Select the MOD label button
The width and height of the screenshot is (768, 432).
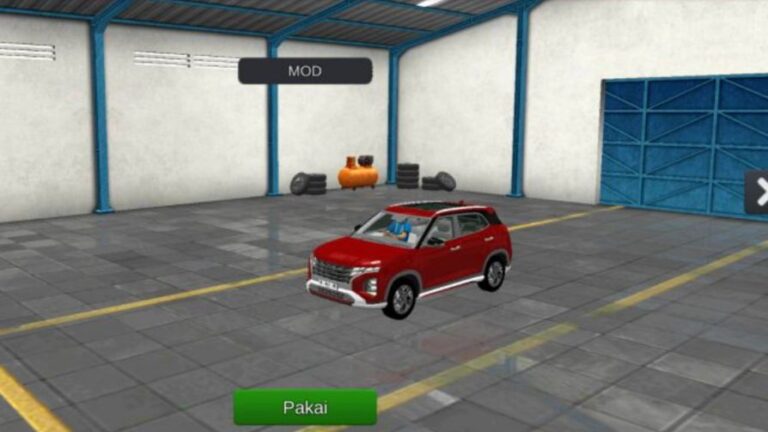[305, 71]
